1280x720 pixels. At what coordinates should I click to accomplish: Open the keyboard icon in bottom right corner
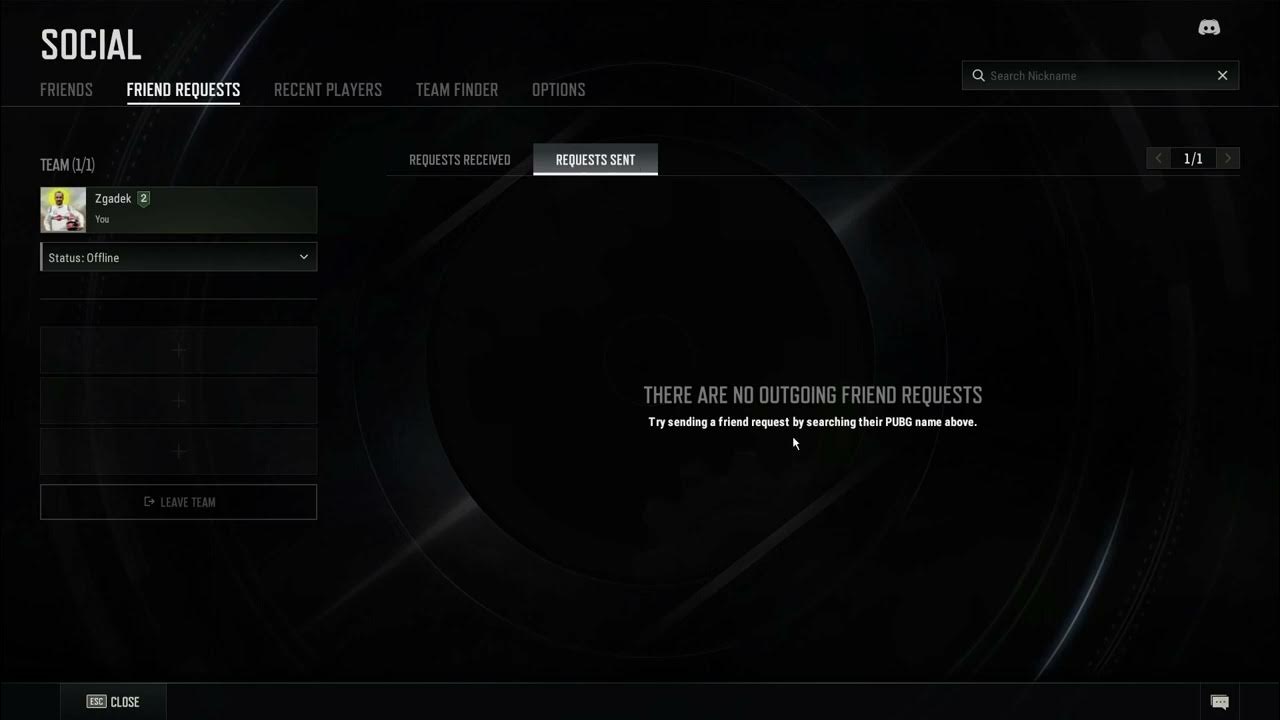click(x=1221, y=702)
